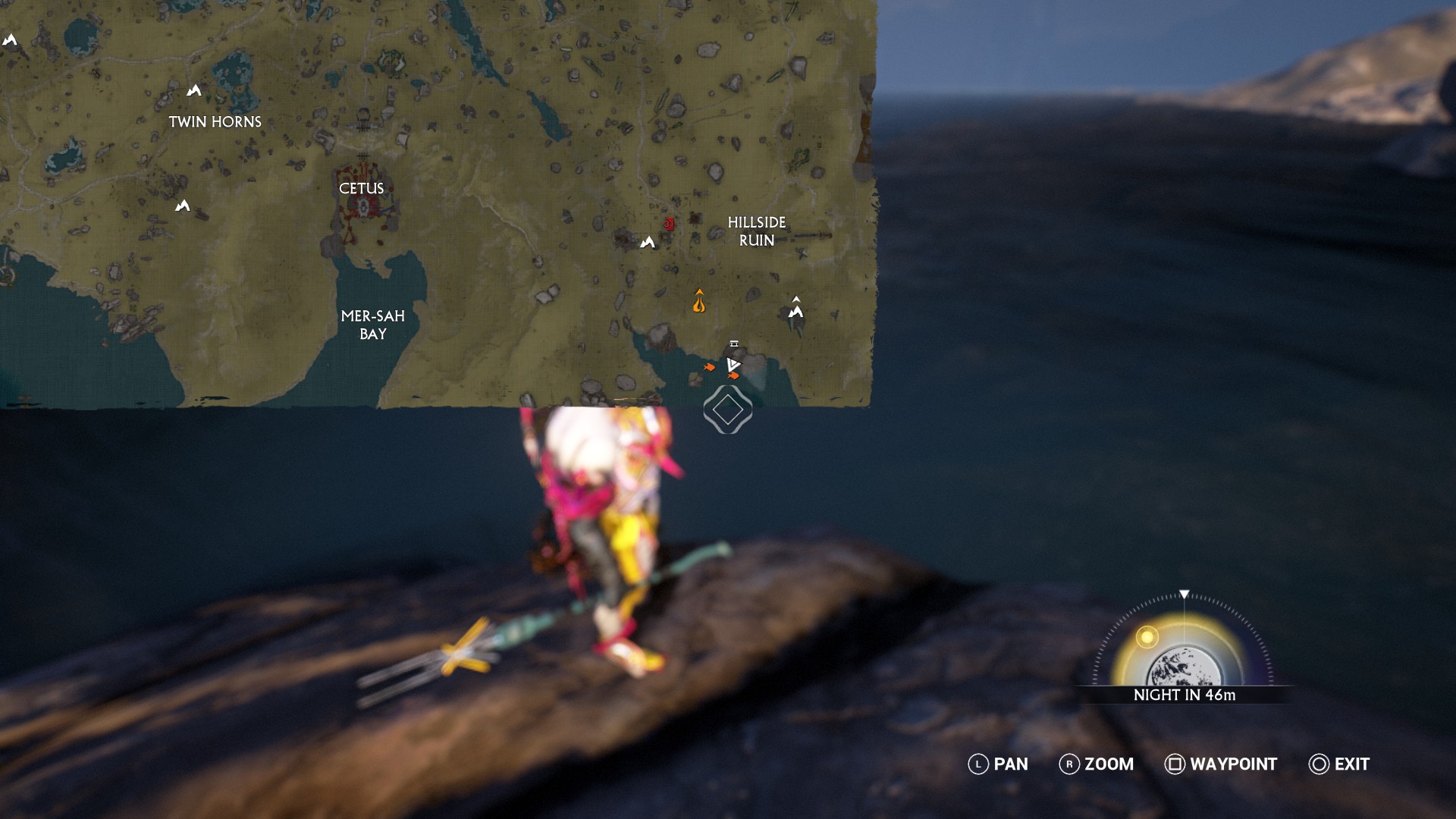The height and width of the screenshot is (819, 1456).
Task: Click the second fish icon near the waypoint
Action: coord(734,375)
